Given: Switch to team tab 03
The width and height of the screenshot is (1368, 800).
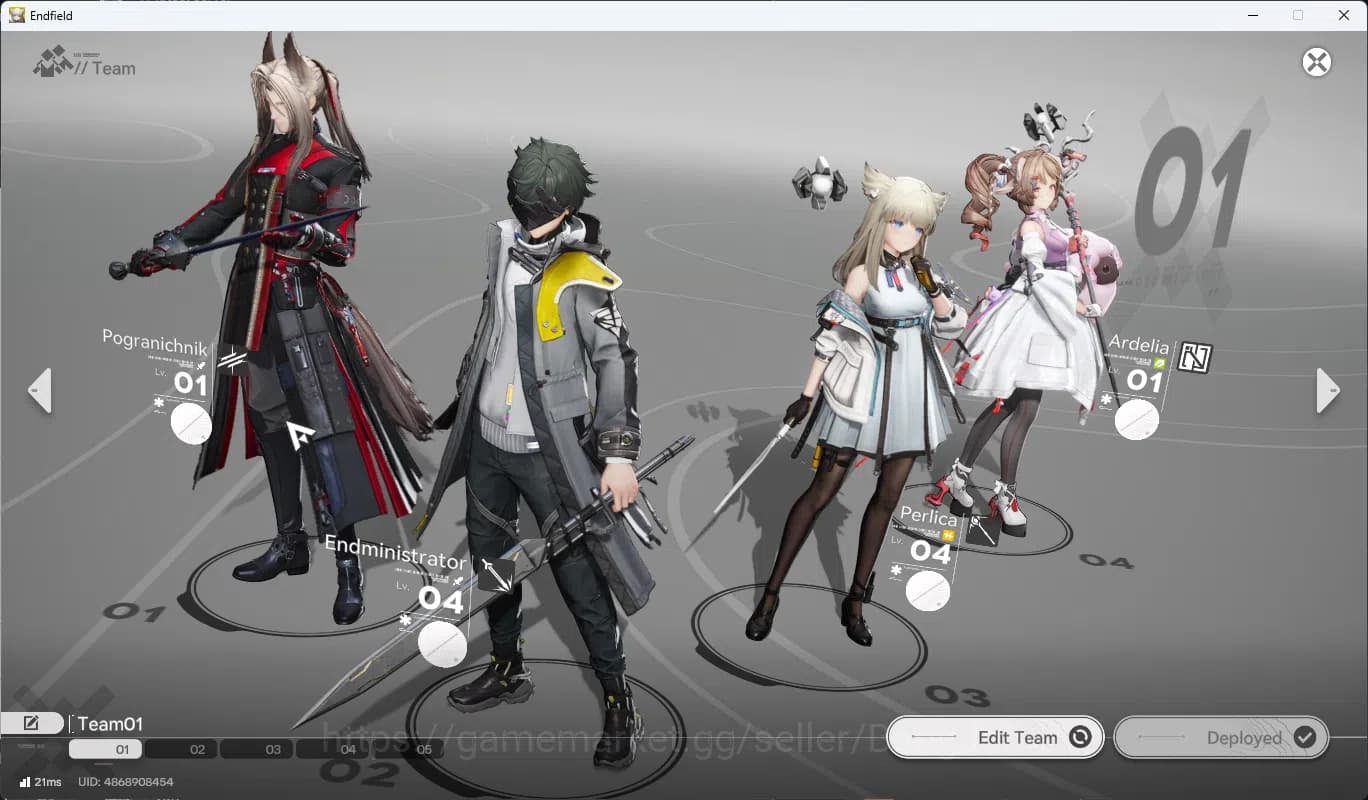Looking at the screenshot, I should pyautogui.click(x=273, y=749).
